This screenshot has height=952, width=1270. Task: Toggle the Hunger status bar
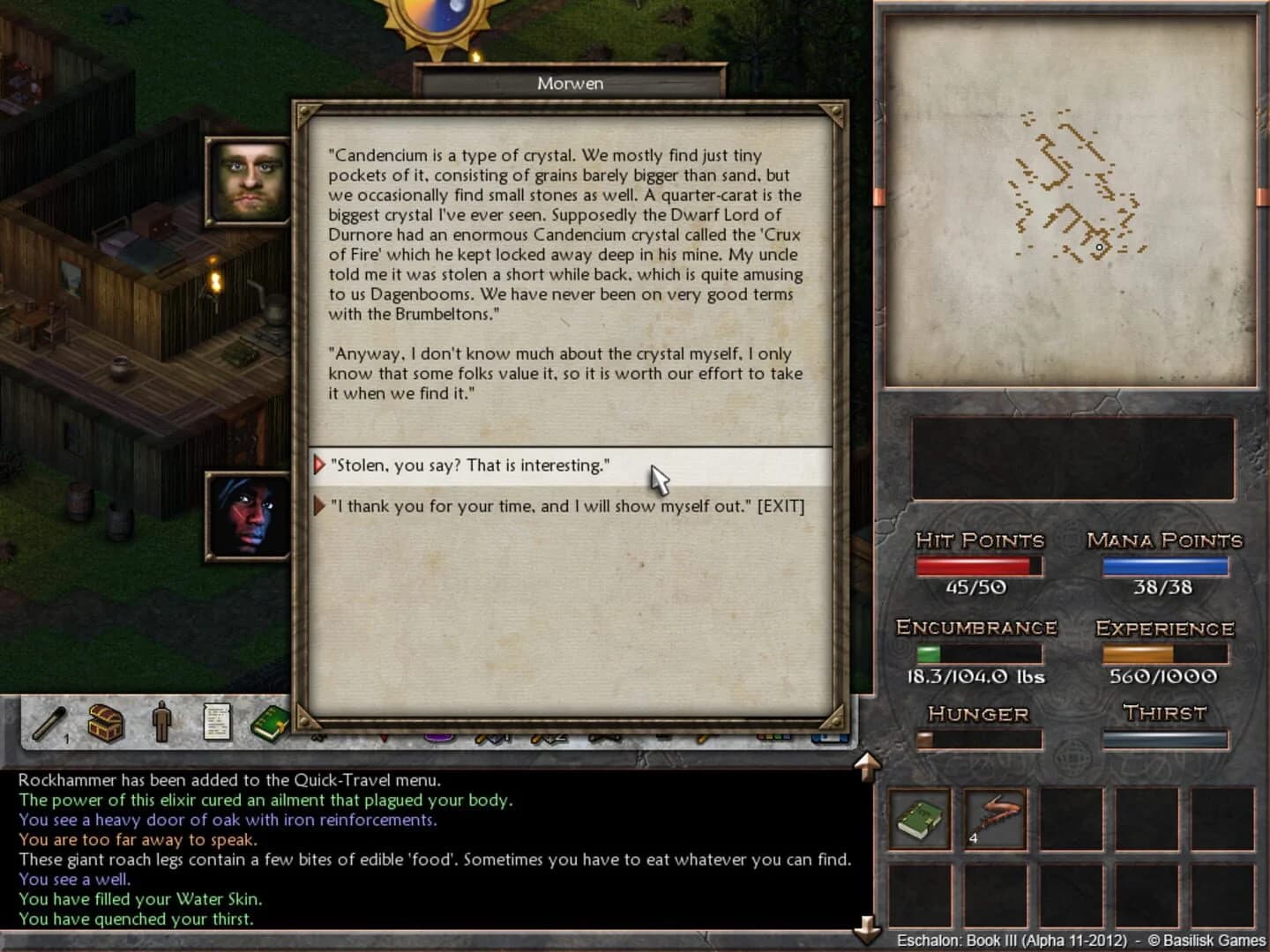[979, 740]
